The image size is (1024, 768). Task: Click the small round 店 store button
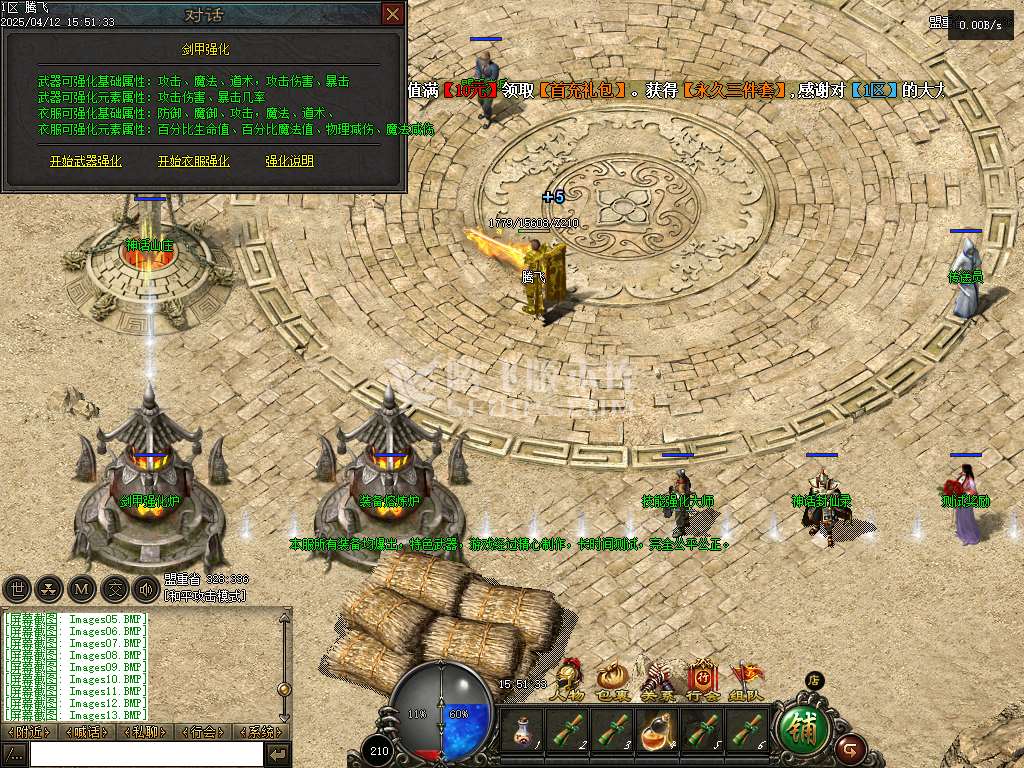815,680
